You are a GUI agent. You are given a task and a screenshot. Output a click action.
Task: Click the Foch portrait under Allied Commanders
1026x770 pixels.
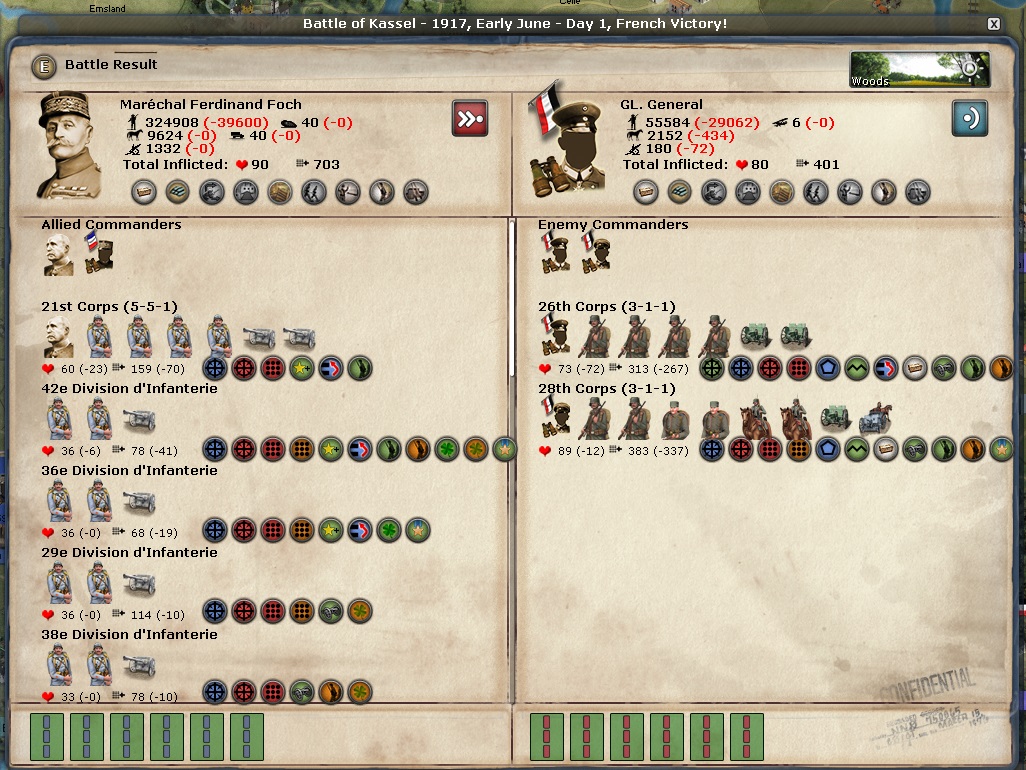[x=58, y=257]
